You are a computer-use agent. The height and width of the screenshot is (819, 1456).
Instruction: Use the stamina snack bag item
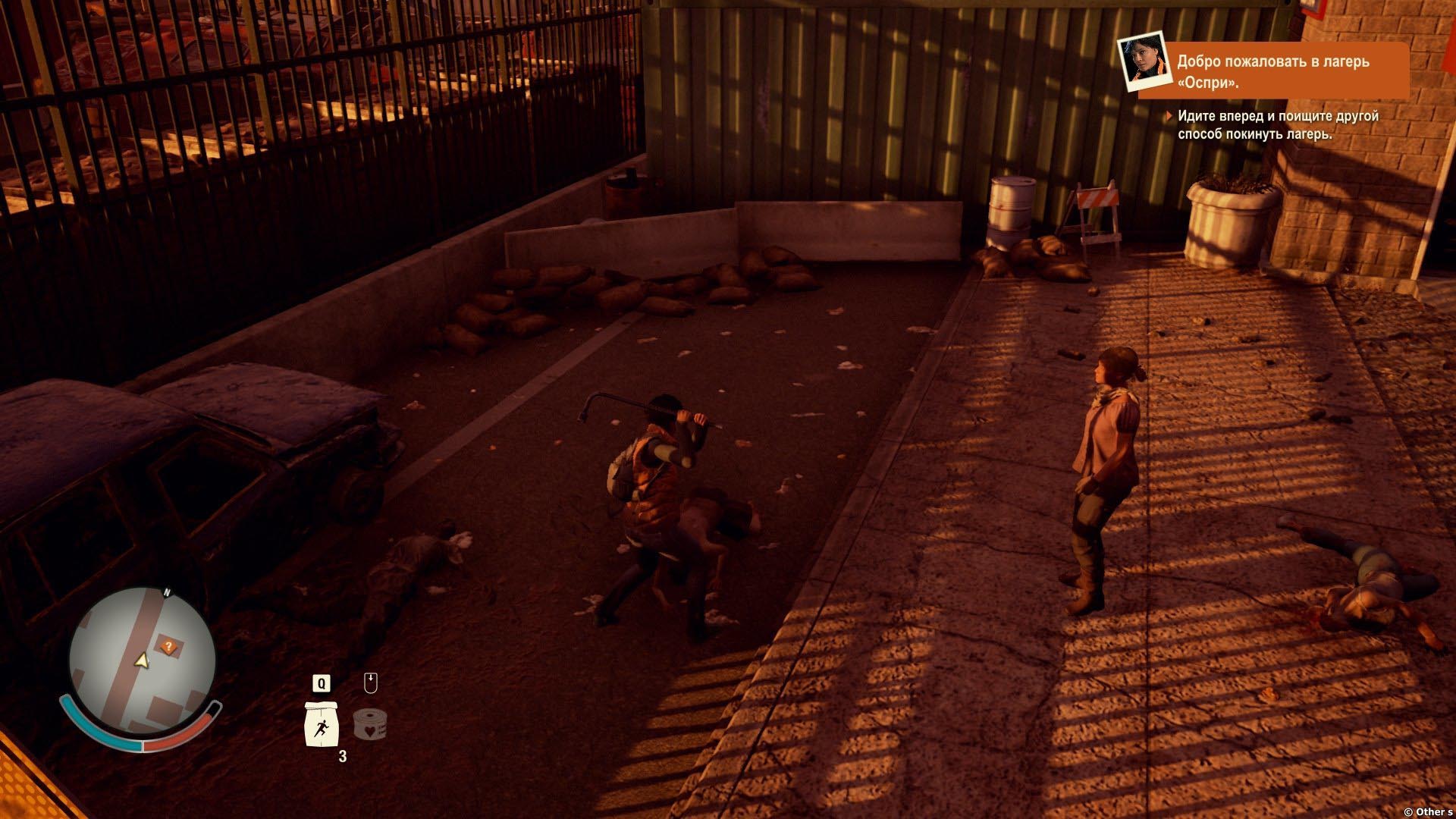pyautogui.click(x=321, y=724)
